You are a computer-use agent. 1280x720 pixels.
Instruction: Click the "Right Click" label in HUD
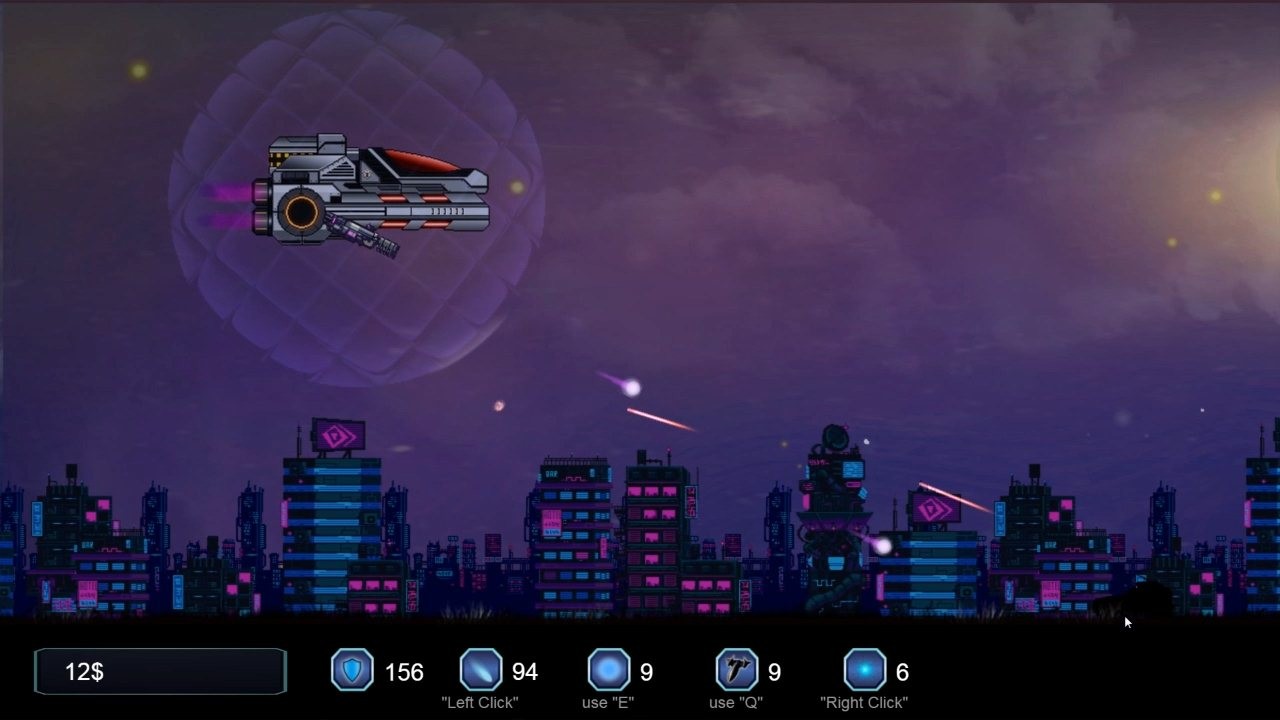[x=864, y=702]
